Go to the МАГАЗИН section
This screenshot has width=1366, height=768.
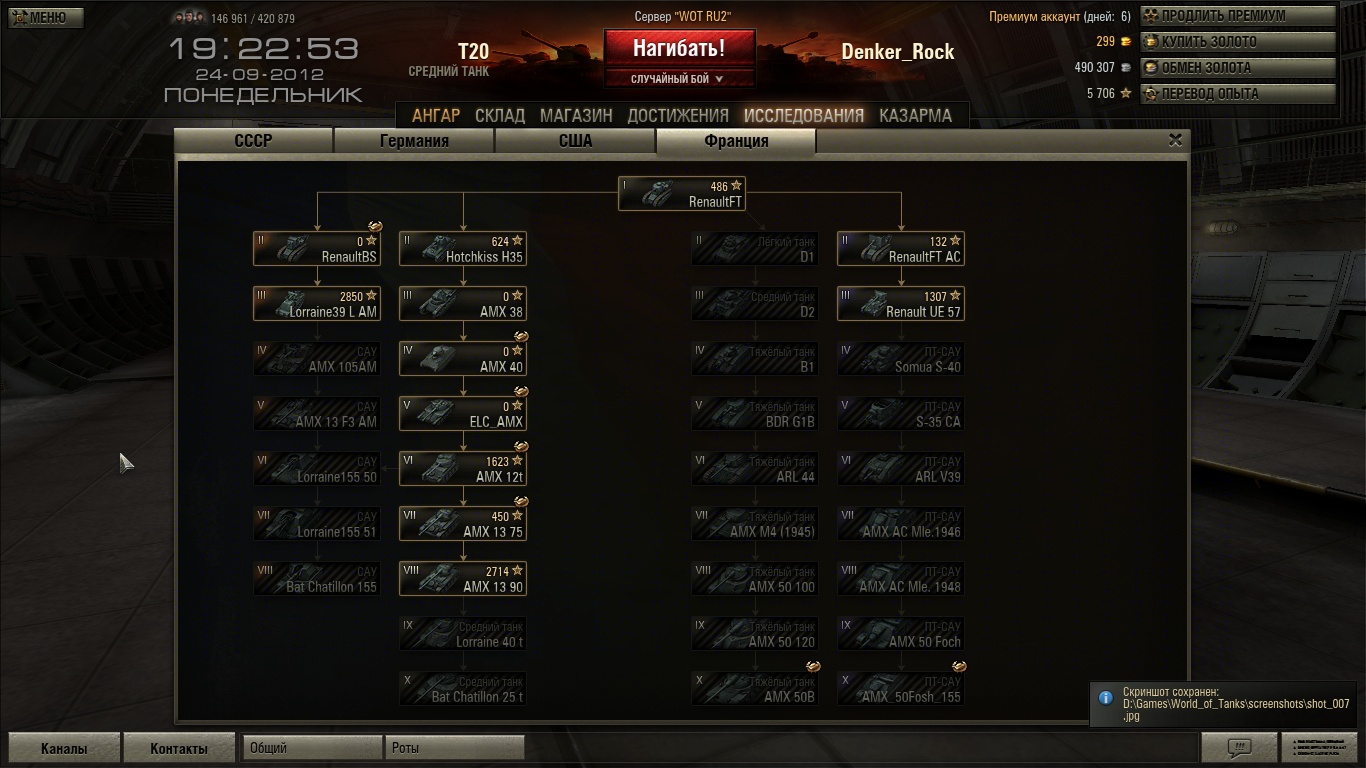click(x=576, y=115)
